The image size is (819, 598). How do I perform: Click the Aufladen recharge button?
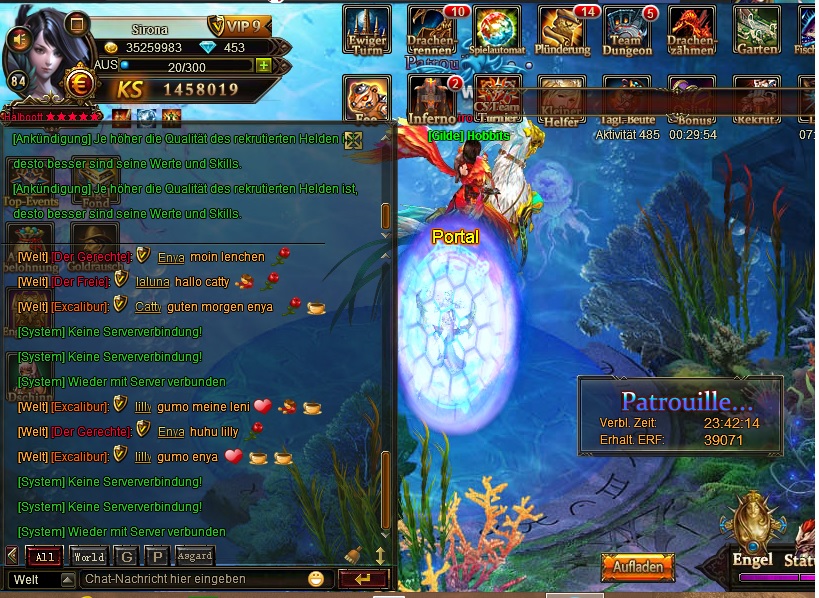637,567
